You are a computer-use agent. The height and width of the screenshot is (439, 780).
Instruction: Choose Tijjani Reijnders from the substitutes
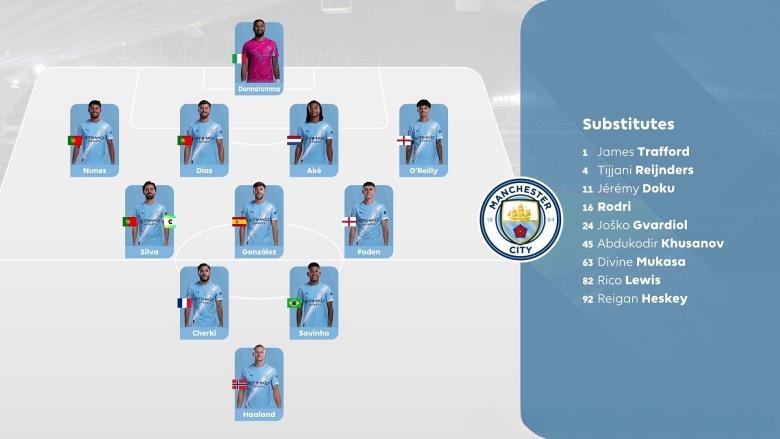(x=645, y=170)
